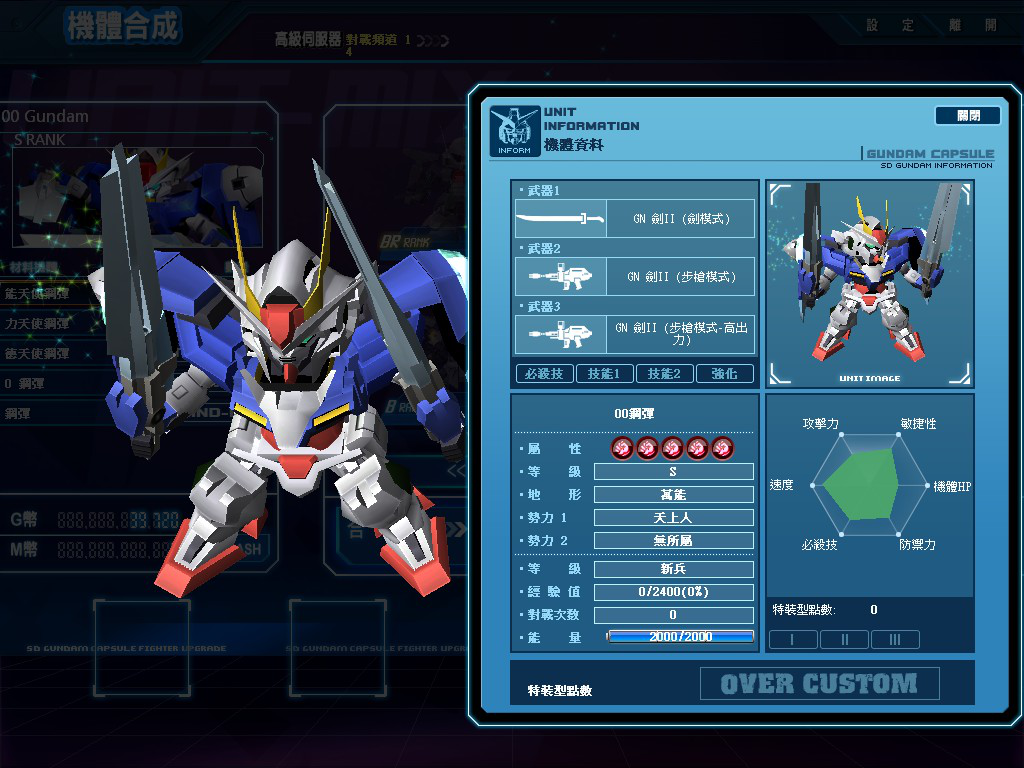The width and height of the screenshot is (1024, 768).
Task: Show the 技能1 skill tab
Action: [604, 373]
